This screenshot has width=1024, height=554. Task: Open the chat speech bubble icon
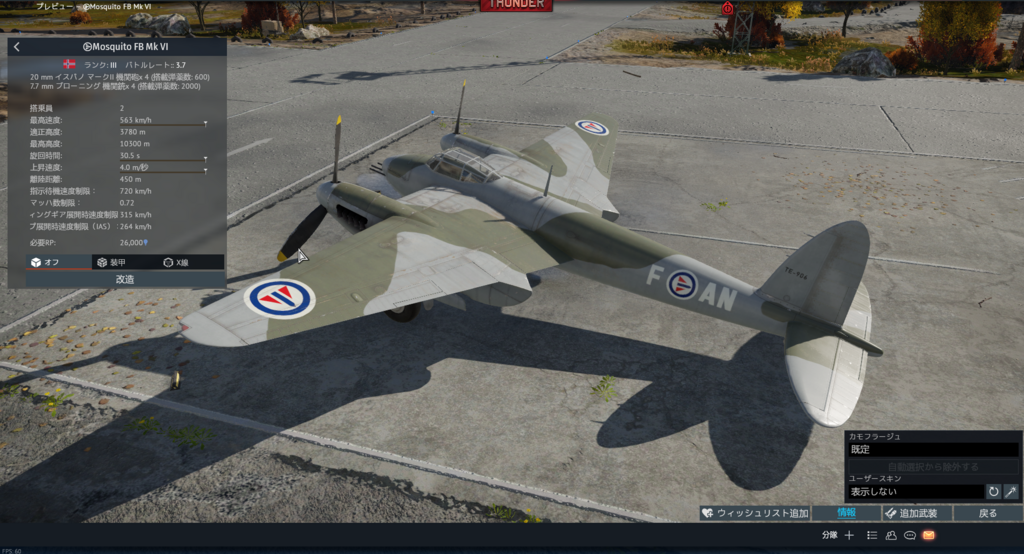point(909,535)
